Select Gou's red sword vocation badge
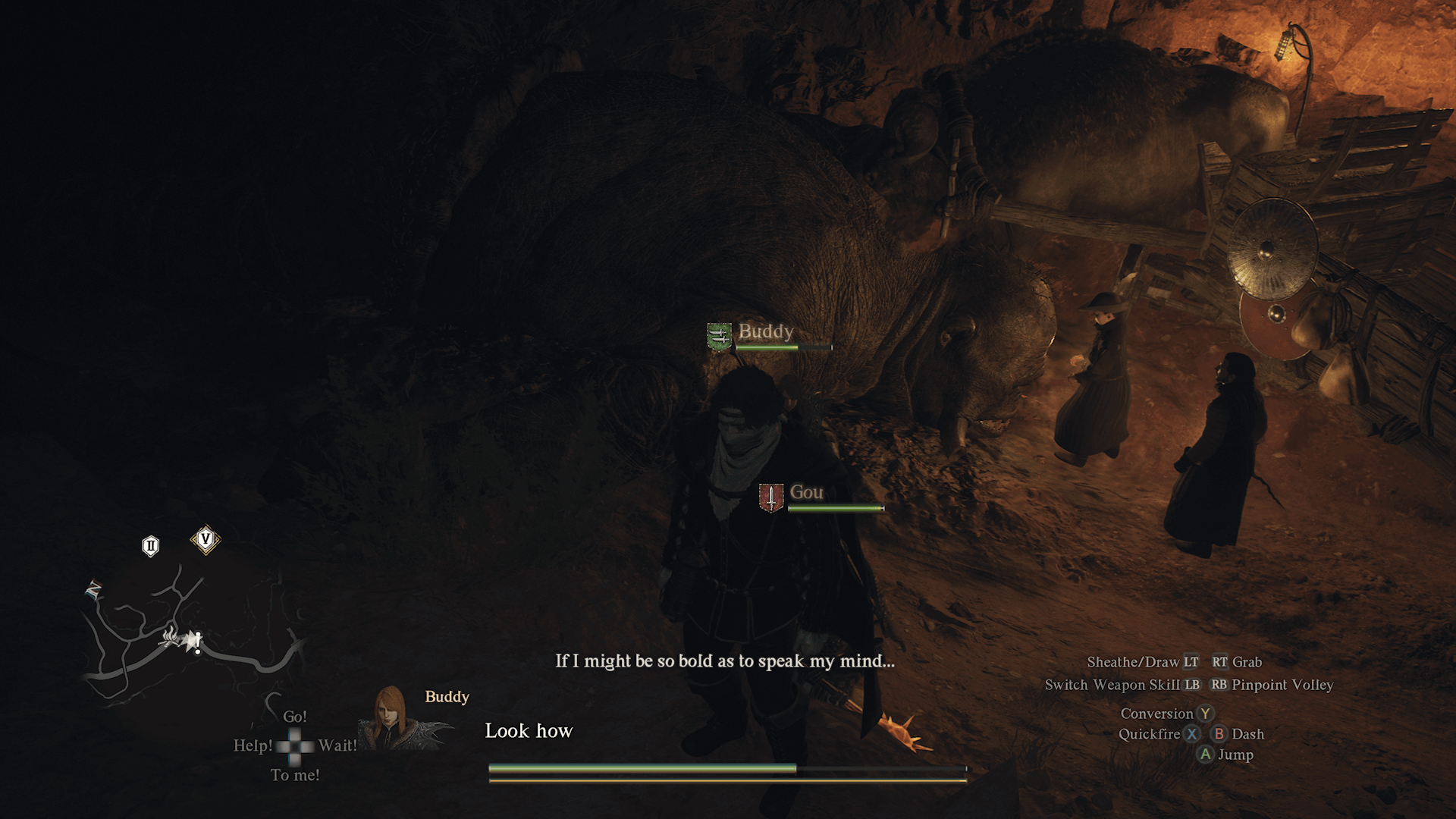This screenshot has width=1456, height=819. pyautogui.click(x=771, y=498)
